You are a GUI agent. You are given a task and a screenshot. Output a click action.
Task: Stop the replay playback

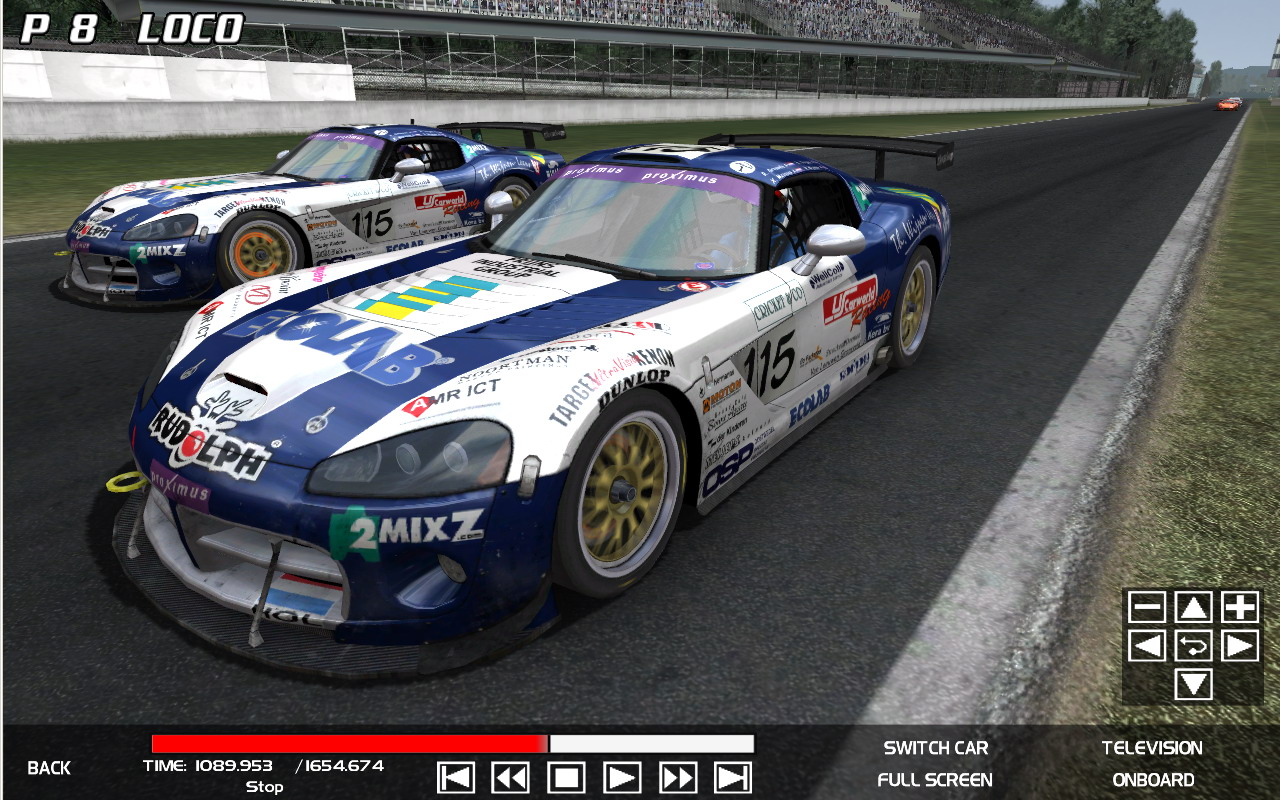tap(566, 777)
